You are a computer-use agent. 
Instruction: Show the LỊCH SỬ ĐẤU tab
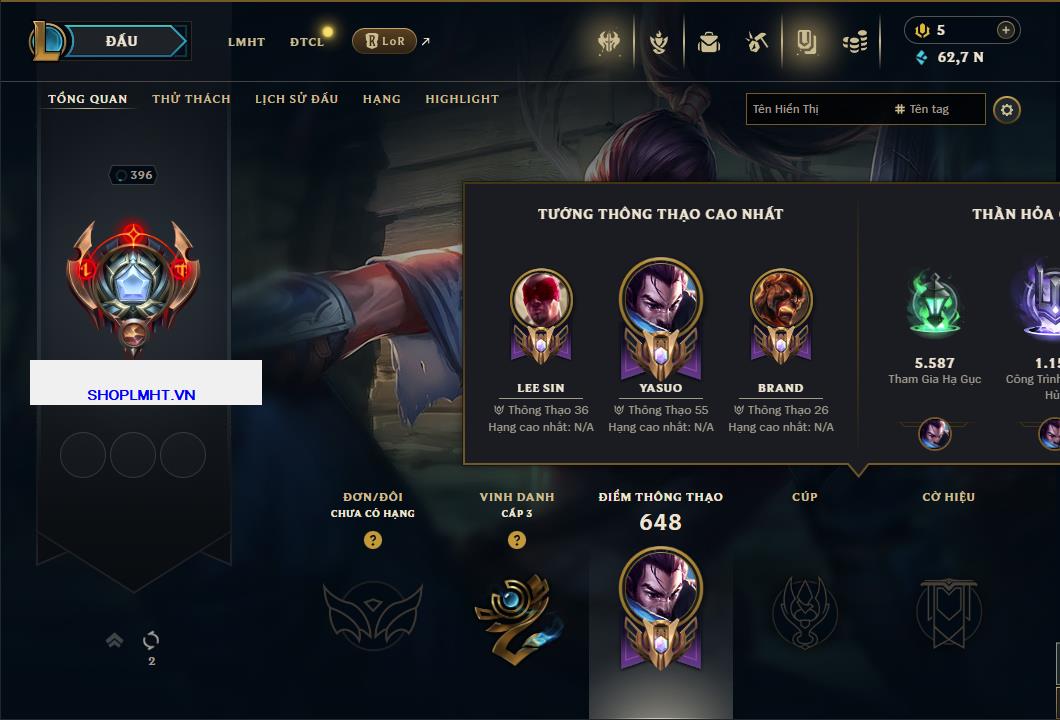tap(296, 99)
